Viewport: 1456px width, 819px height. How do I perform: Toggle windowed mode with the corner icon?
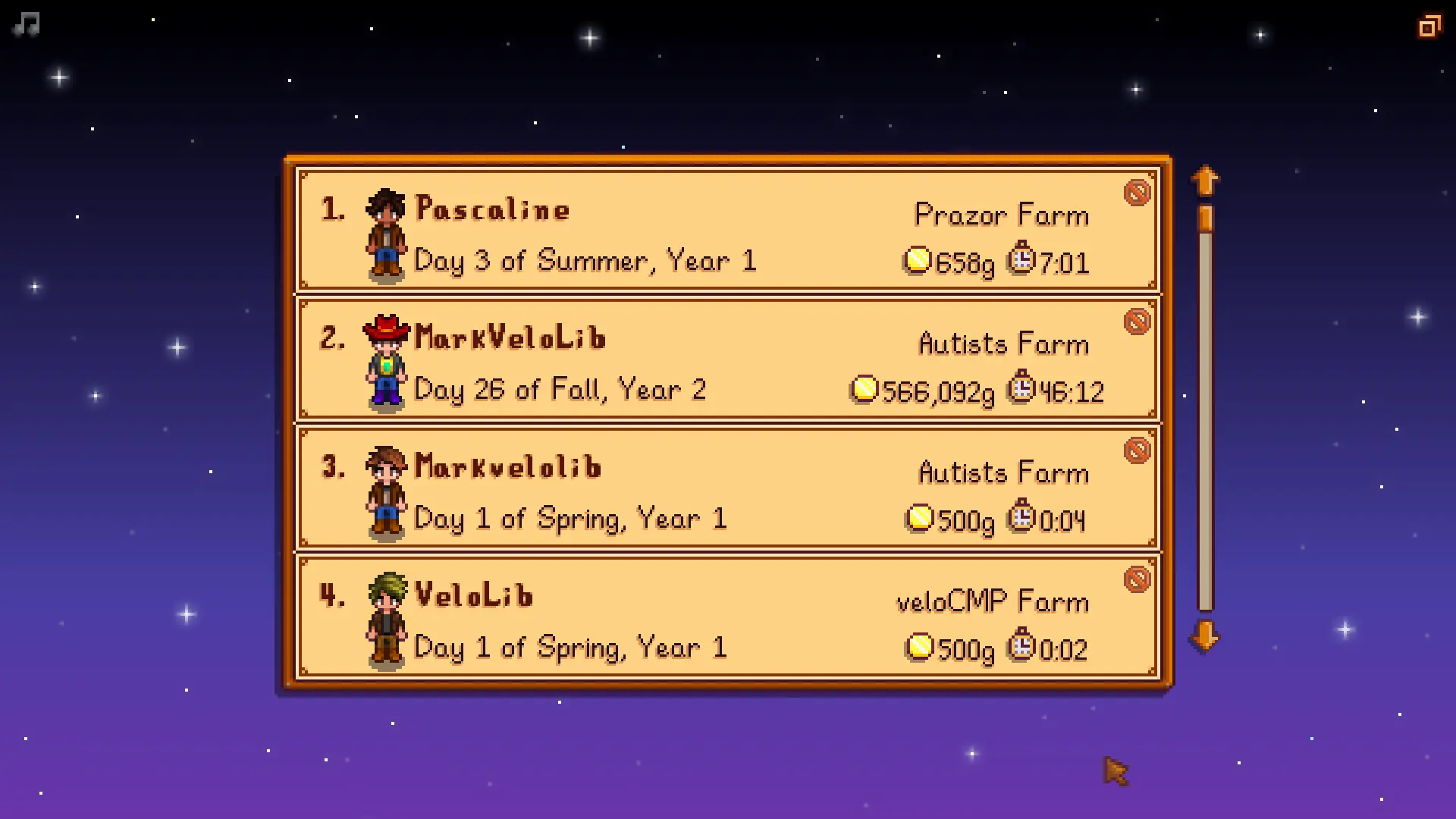pyautogui.click(x=1429, y=27)
